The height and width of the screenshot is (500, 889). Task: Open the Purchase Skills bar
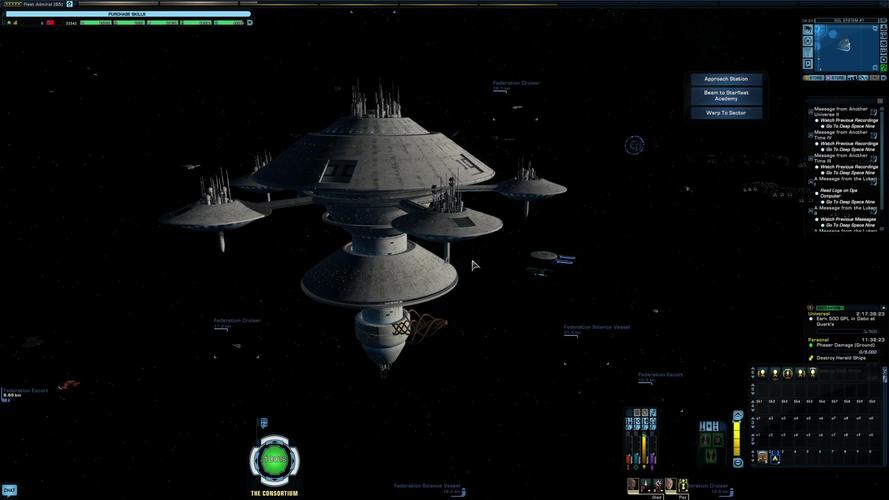tap(127, 14)
